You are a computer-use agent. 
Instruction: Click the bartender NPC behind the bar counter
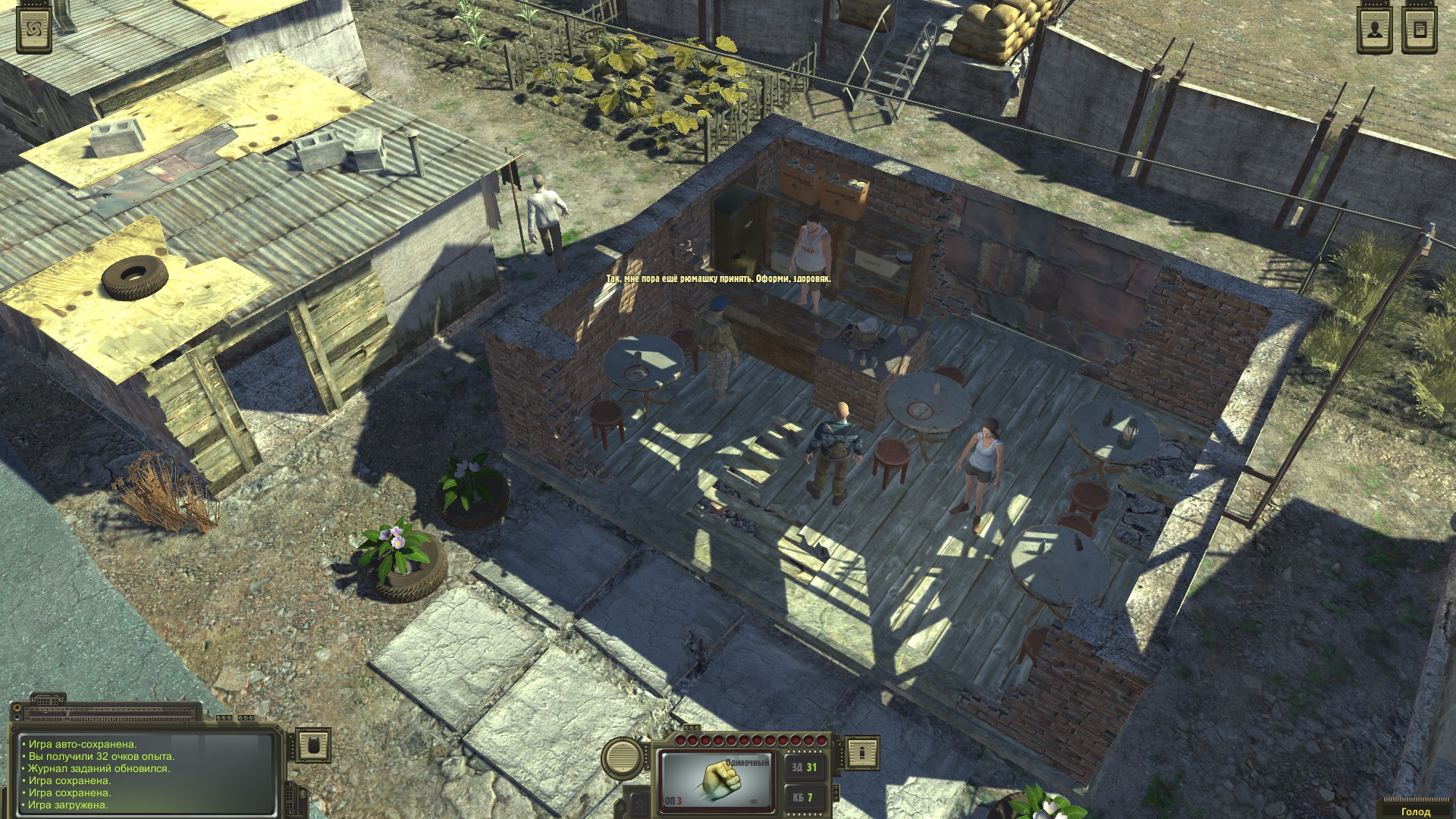pyautogui.click(x=813, y=250)
